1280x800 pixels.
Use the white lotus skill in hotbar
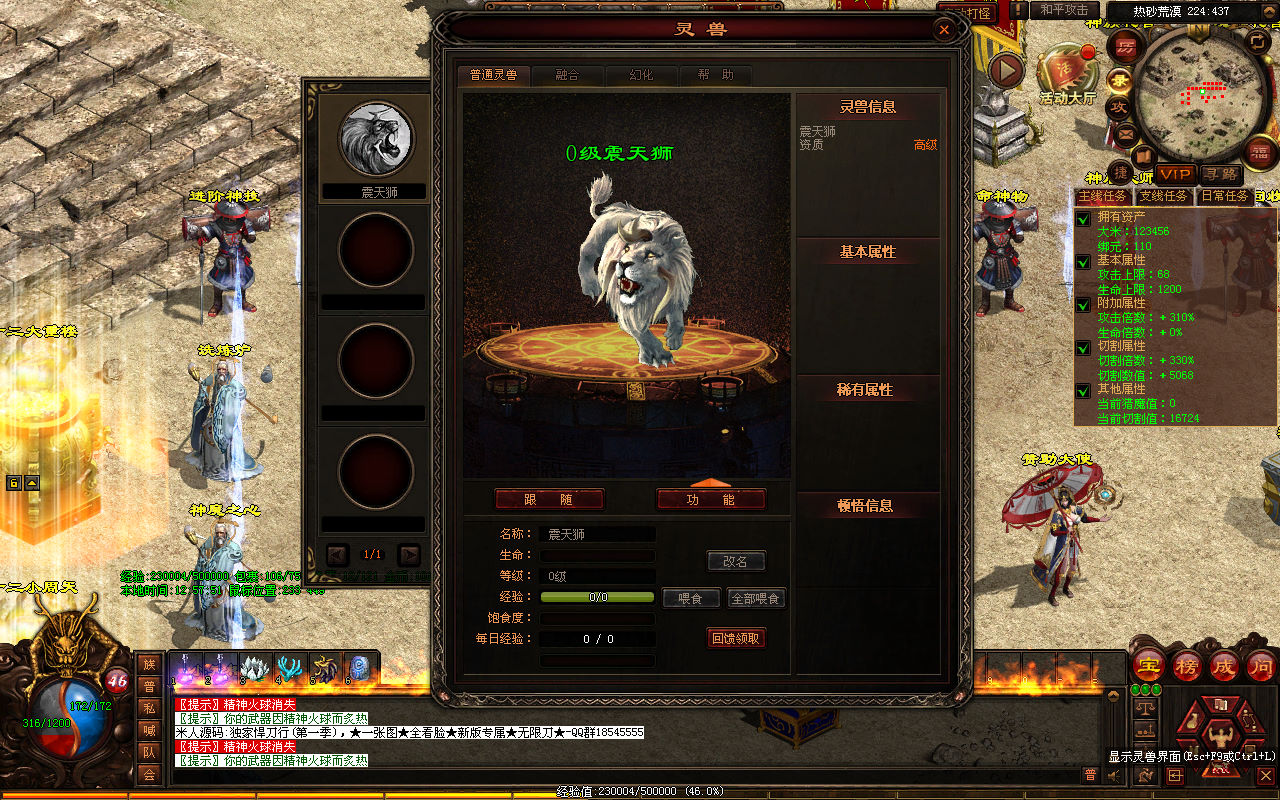pyautogui.click(x=256, y=669)
